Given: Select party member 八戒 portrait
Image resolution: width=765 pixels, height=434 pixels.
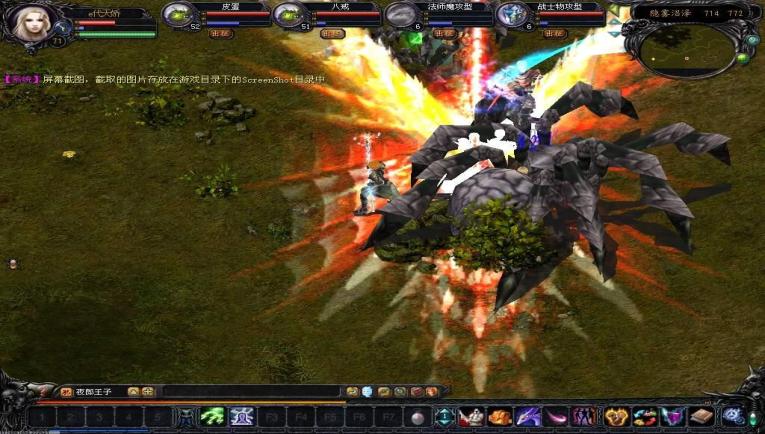Looking at the screenshot, I should (x=290, y=15).
